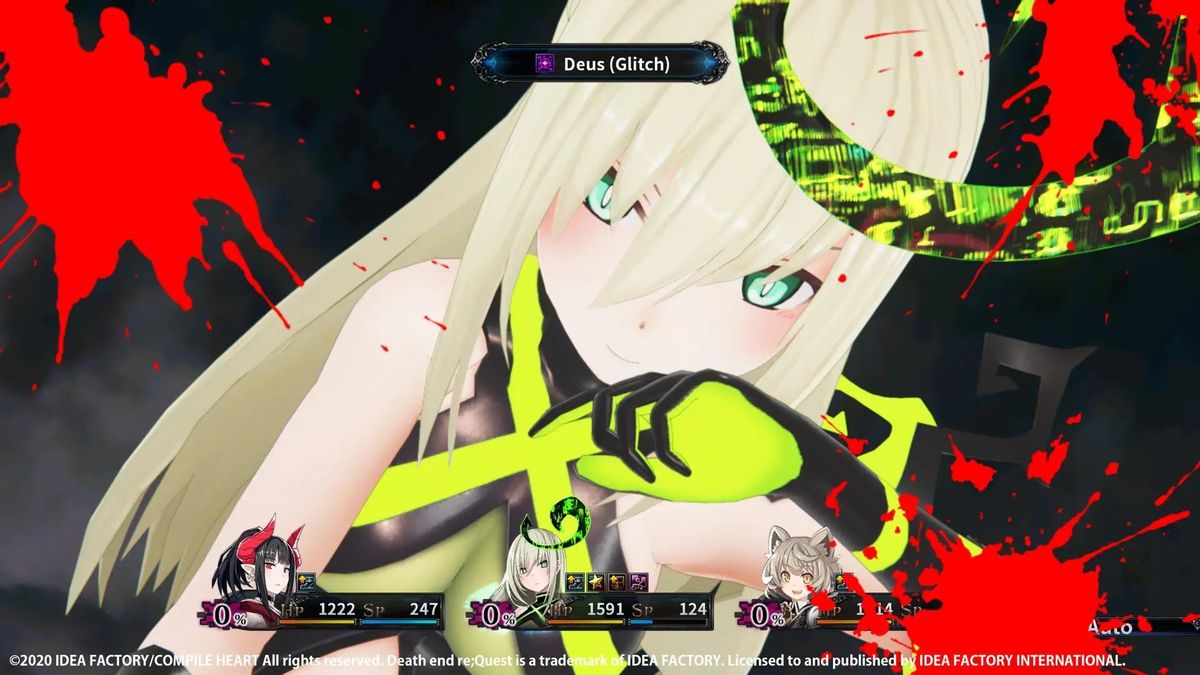Click the purple icon beside Deus (Glitch)
1200x675 pixels.
click(544, 63)
